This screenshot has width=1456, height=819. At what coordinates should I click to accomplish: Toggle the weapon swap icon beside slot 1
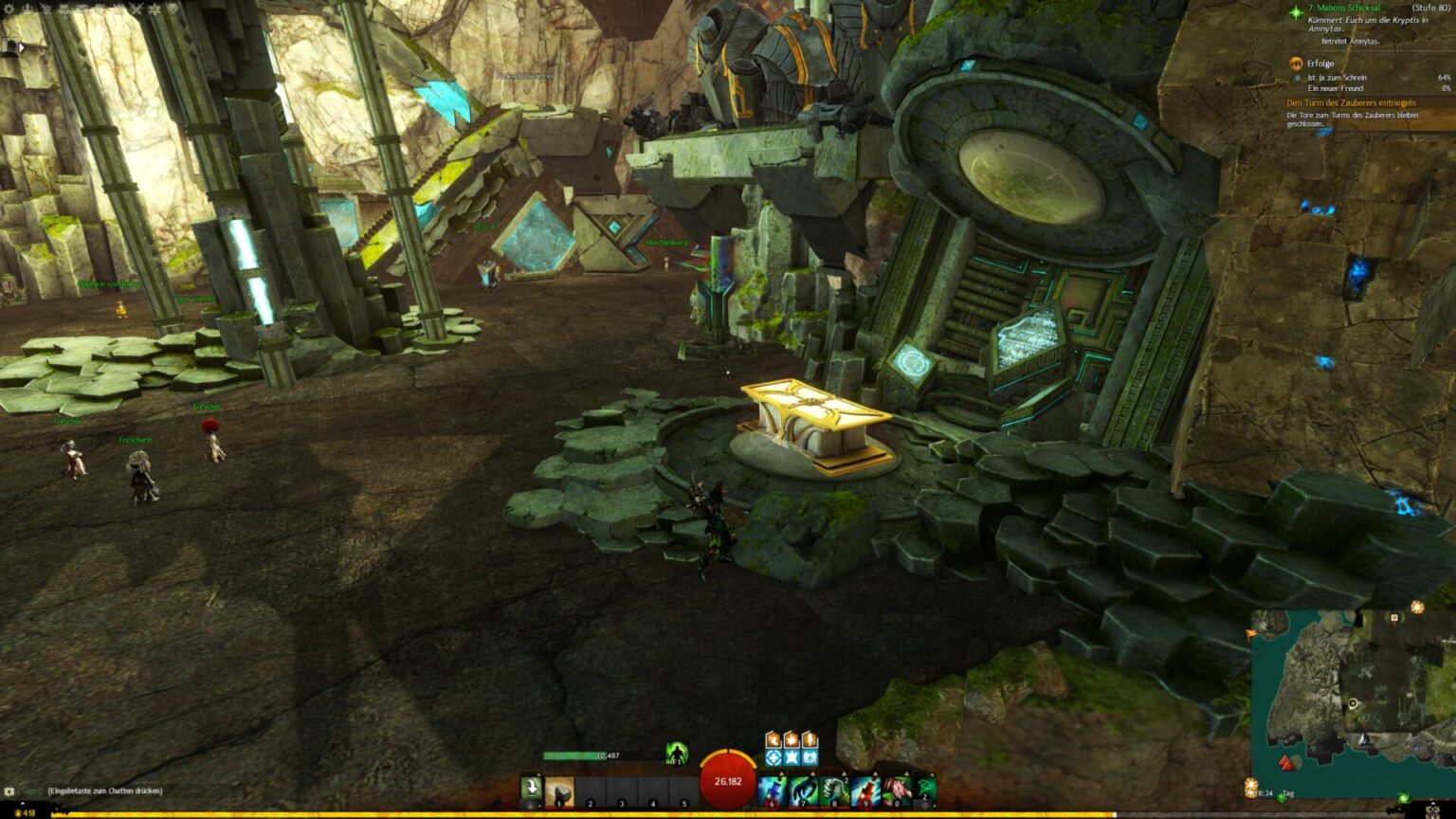pos(529,804)
